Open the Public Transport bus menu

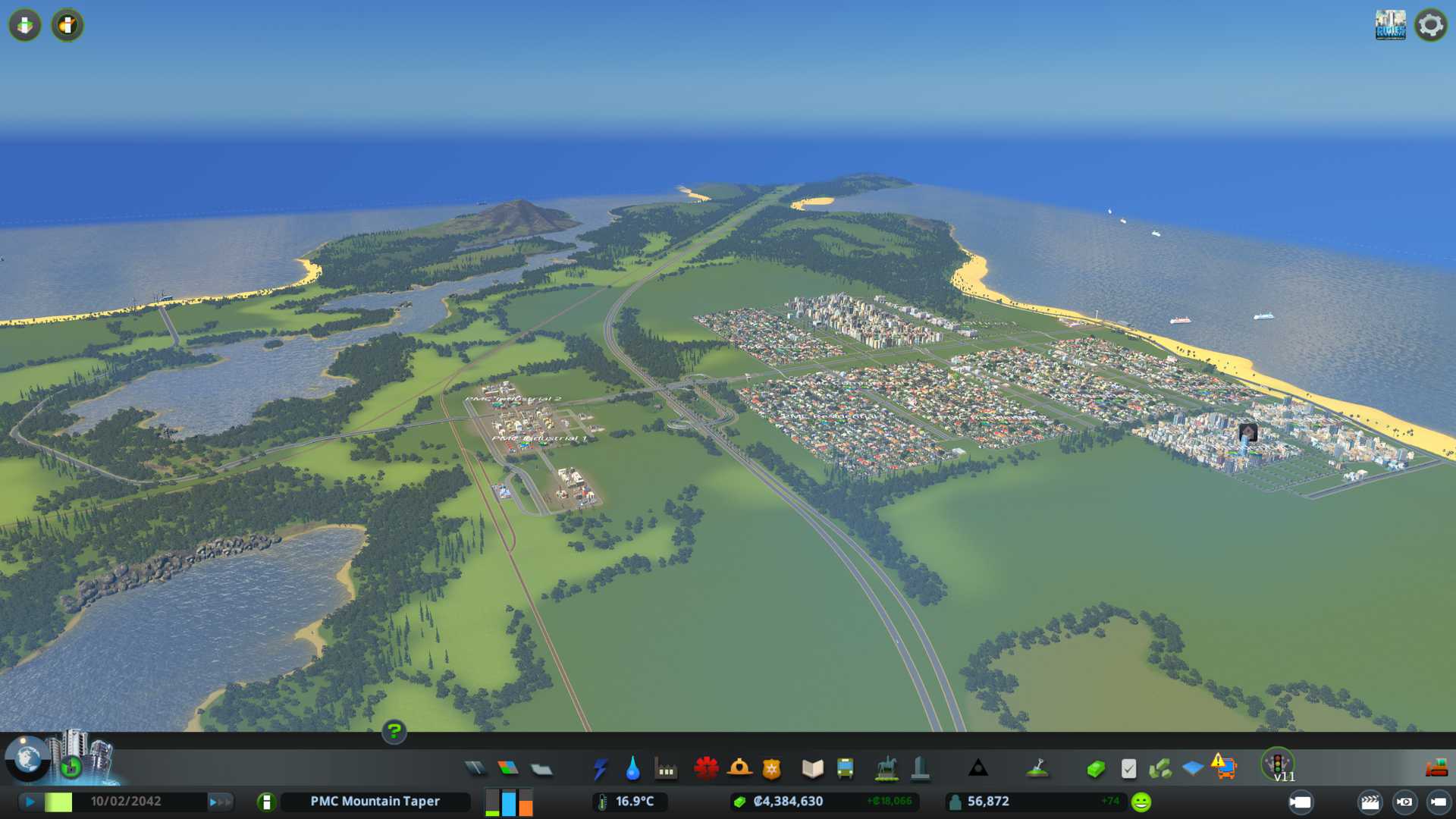845,769
